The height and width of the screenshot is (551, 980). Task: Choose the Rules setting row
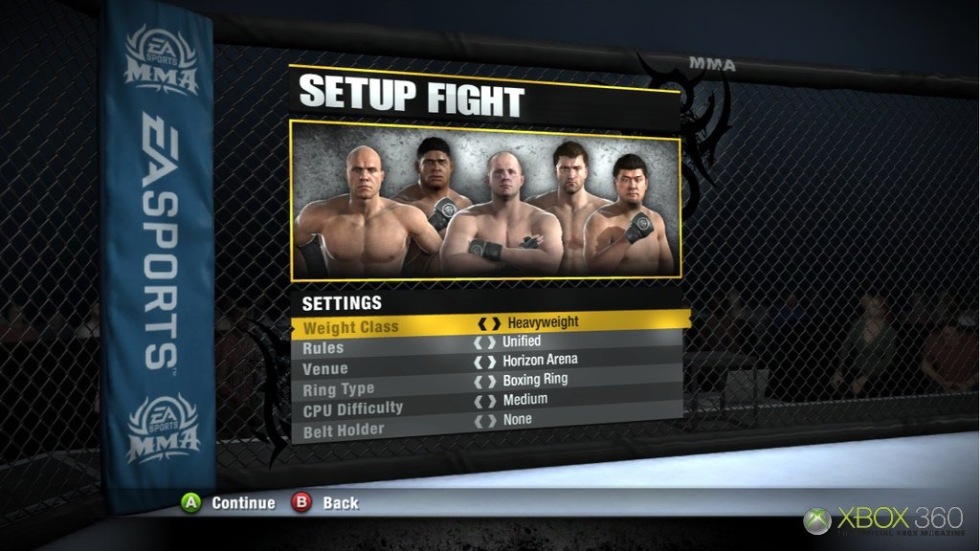click(323, 348)
